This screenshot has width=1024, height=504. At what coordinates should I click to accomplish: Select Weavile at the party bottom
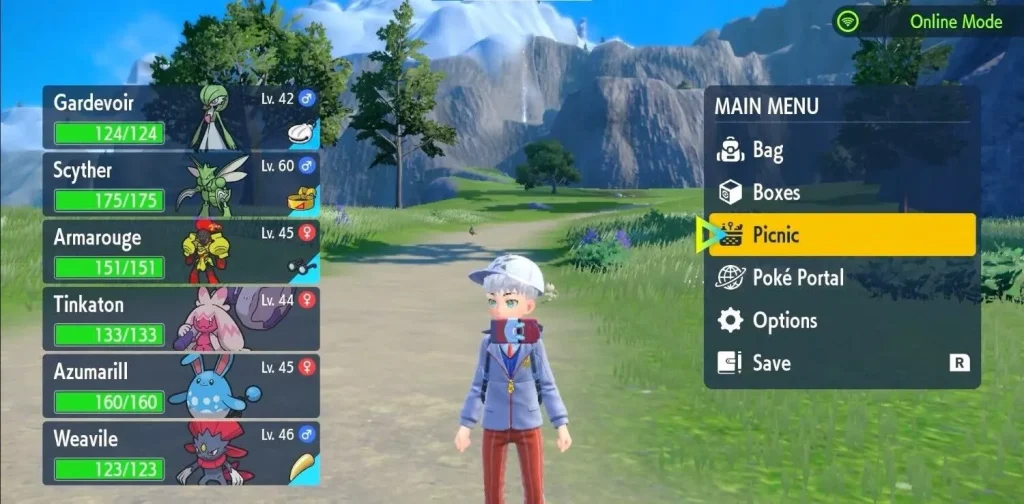[180, 453]
